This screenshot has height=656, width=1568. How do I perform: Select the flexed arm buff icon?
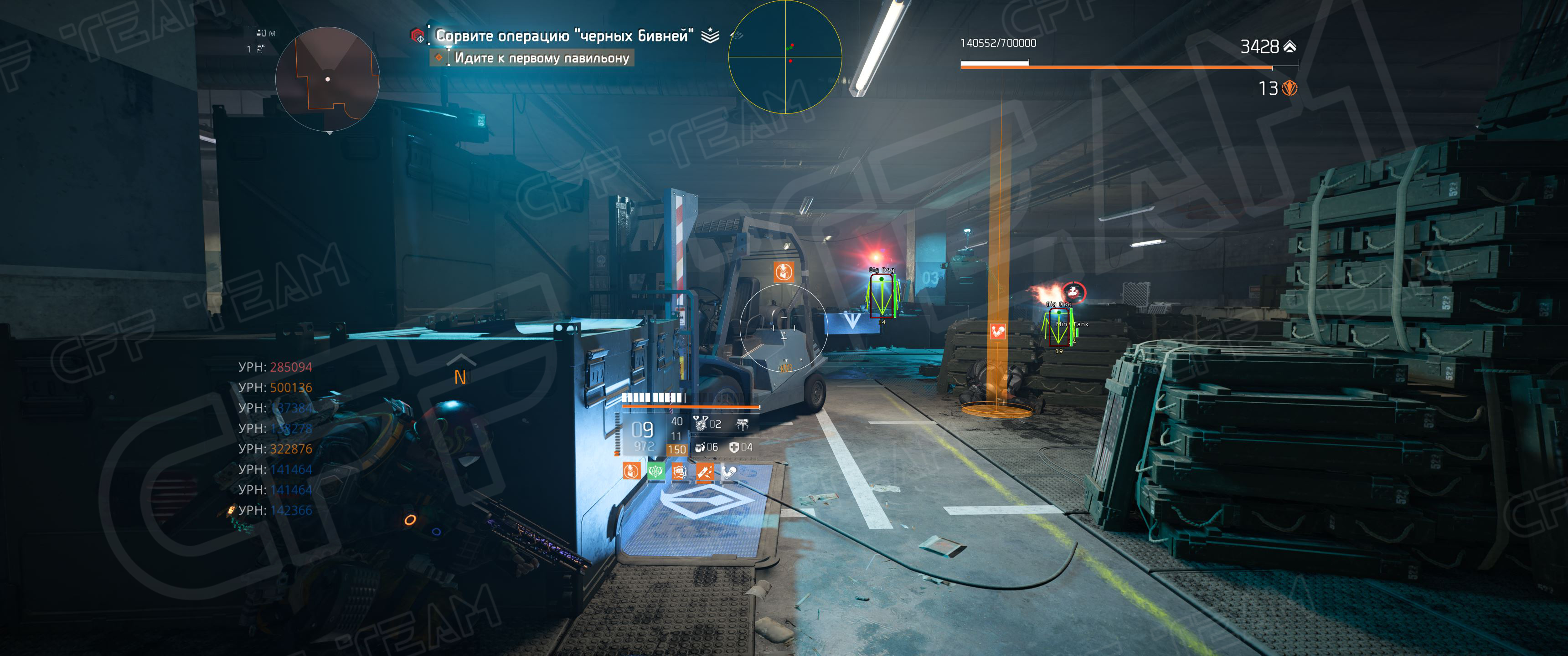tap(728, 471)
